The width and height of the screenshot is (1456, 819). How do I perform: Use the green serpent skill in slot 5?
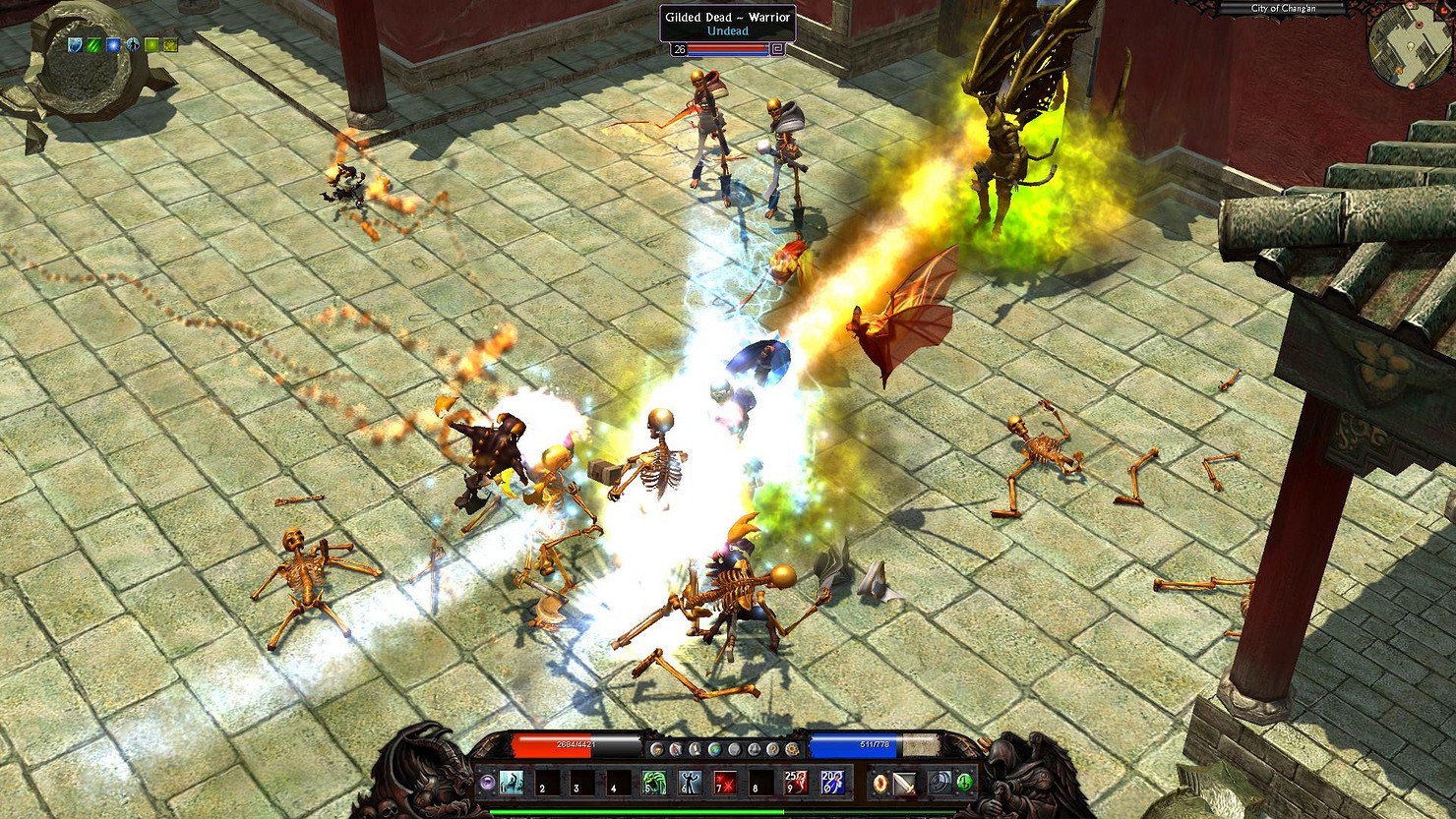654,783
